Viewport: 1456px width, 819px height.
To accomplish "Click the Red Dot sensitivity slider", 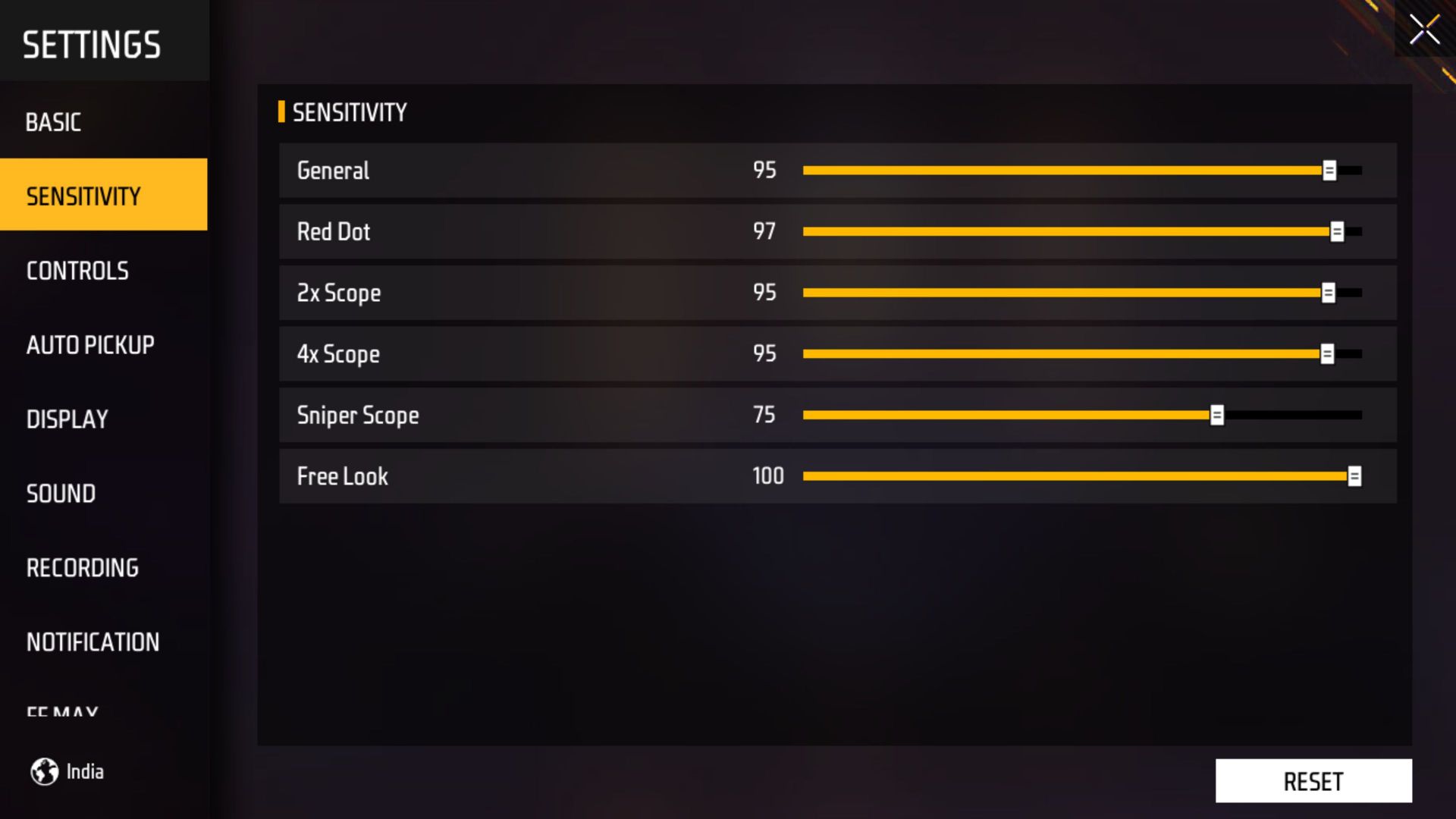I will (x=1336, y=231).
